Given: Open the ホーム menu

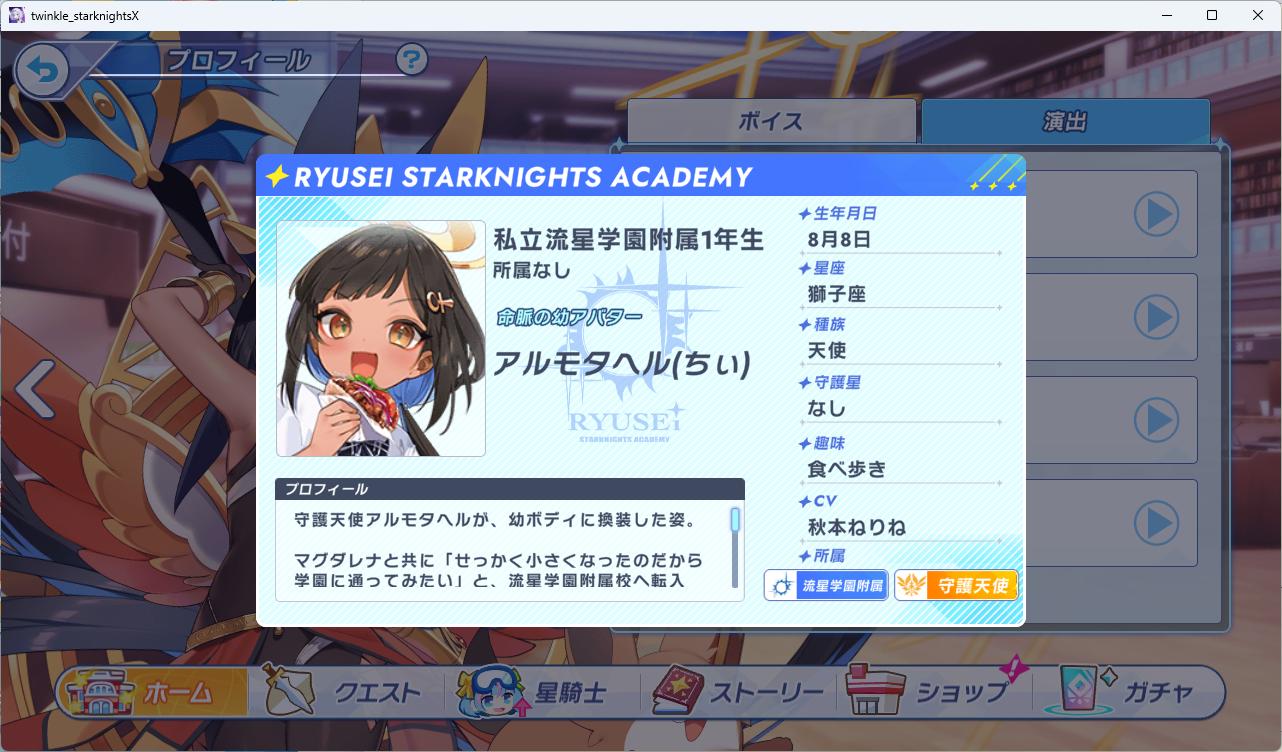Looking at the screenshot, I should point(153,692).
